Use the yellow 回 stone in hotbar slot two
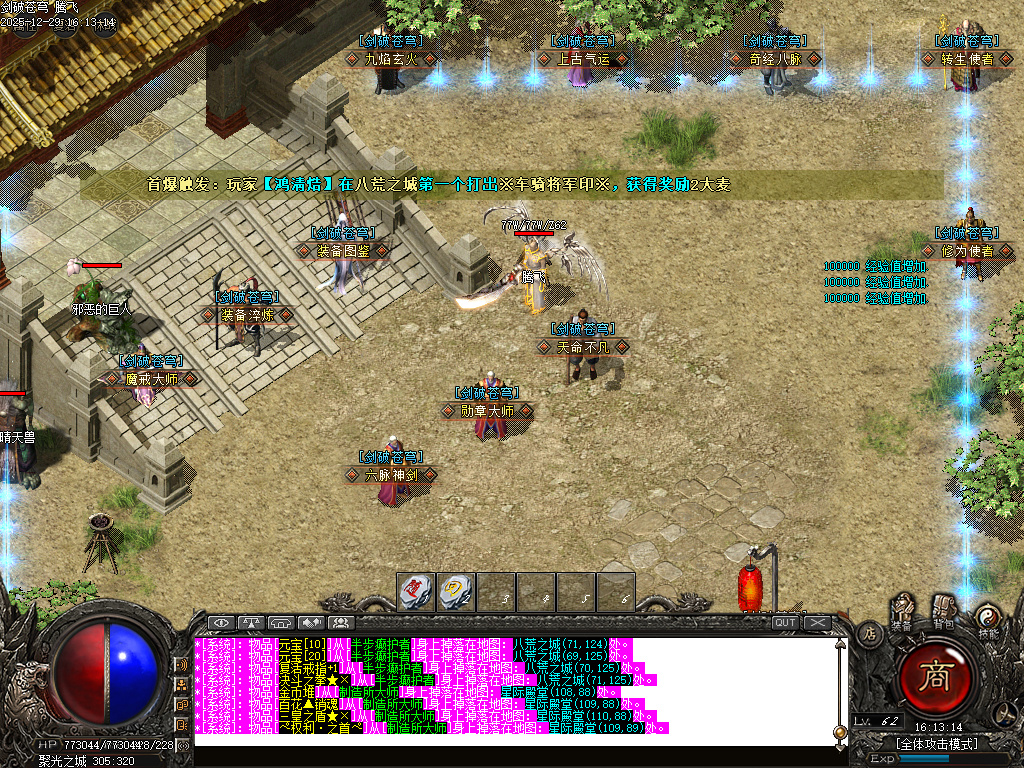The height and width of the screenshot is (768, 1024). point(456,590)
